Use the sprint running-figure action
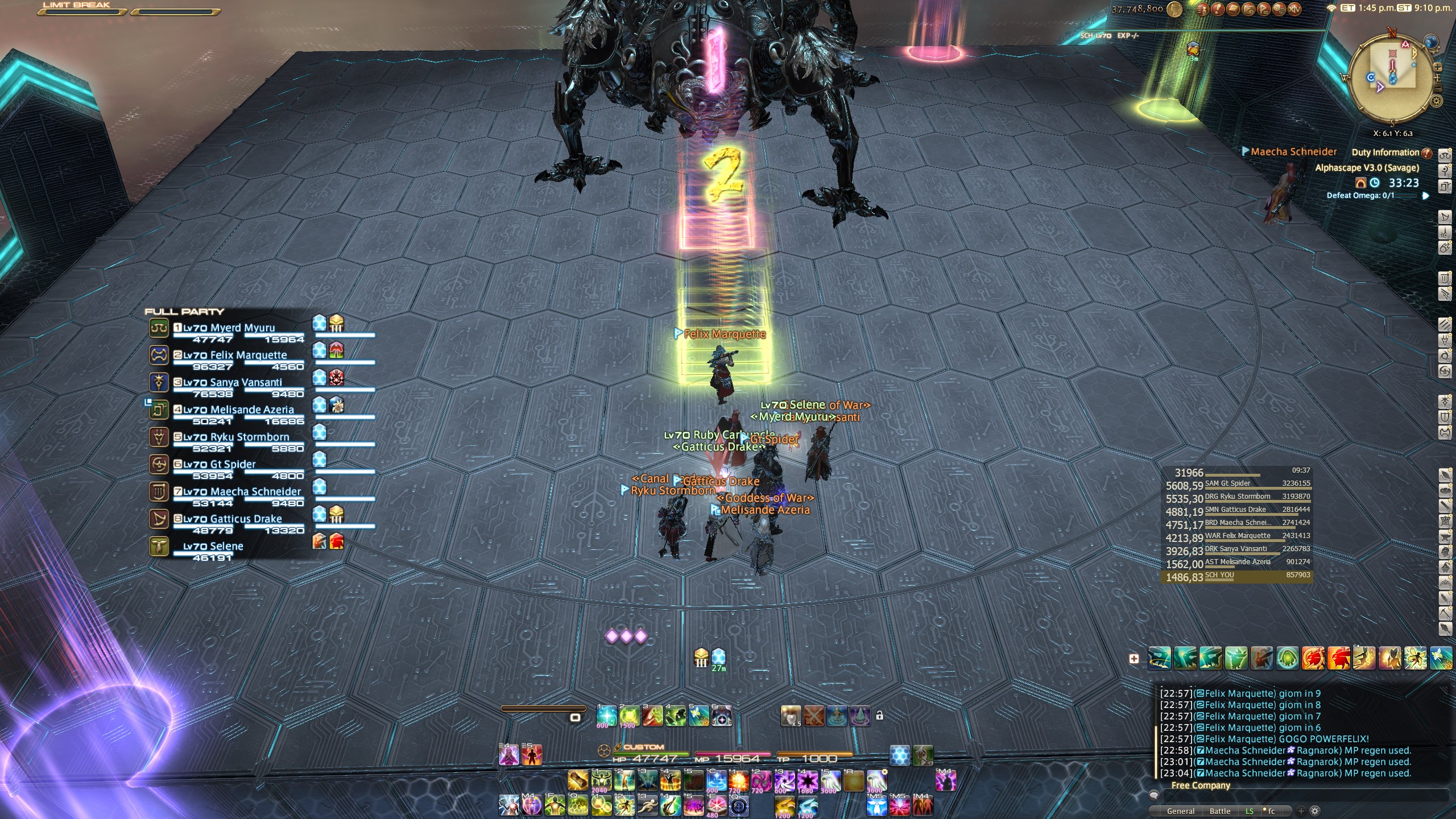The image size is (1456, 819). [x=647, y=806]
